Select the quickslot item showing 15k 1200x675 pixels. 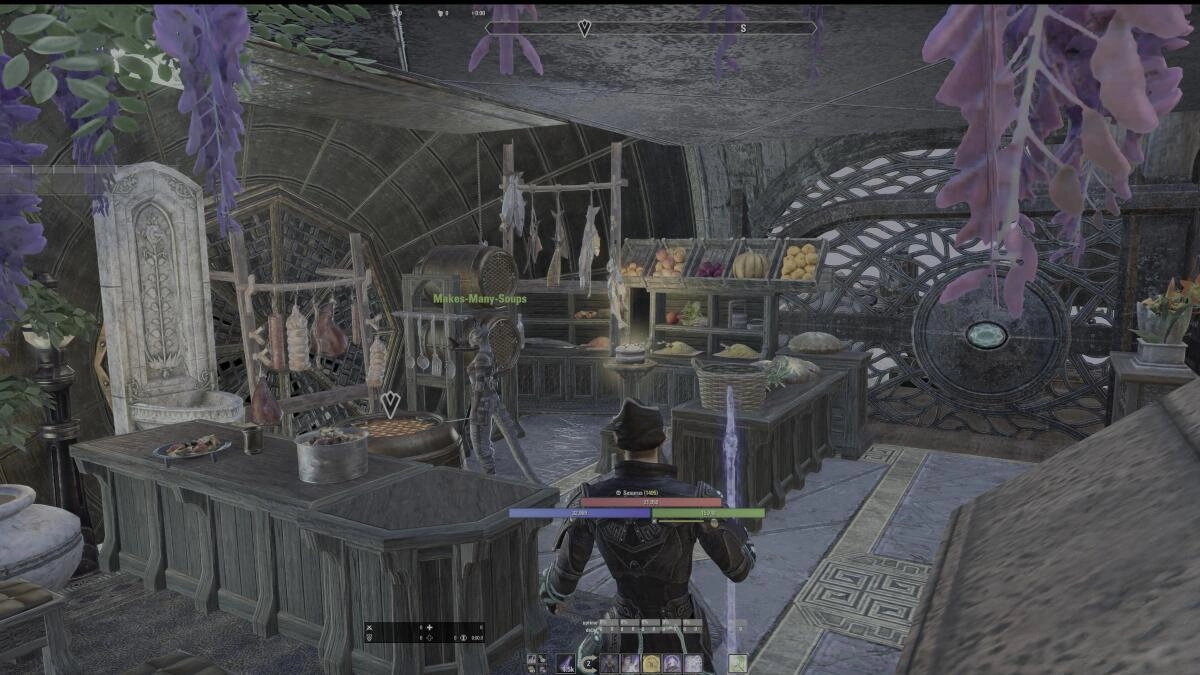tap(566, 663)
